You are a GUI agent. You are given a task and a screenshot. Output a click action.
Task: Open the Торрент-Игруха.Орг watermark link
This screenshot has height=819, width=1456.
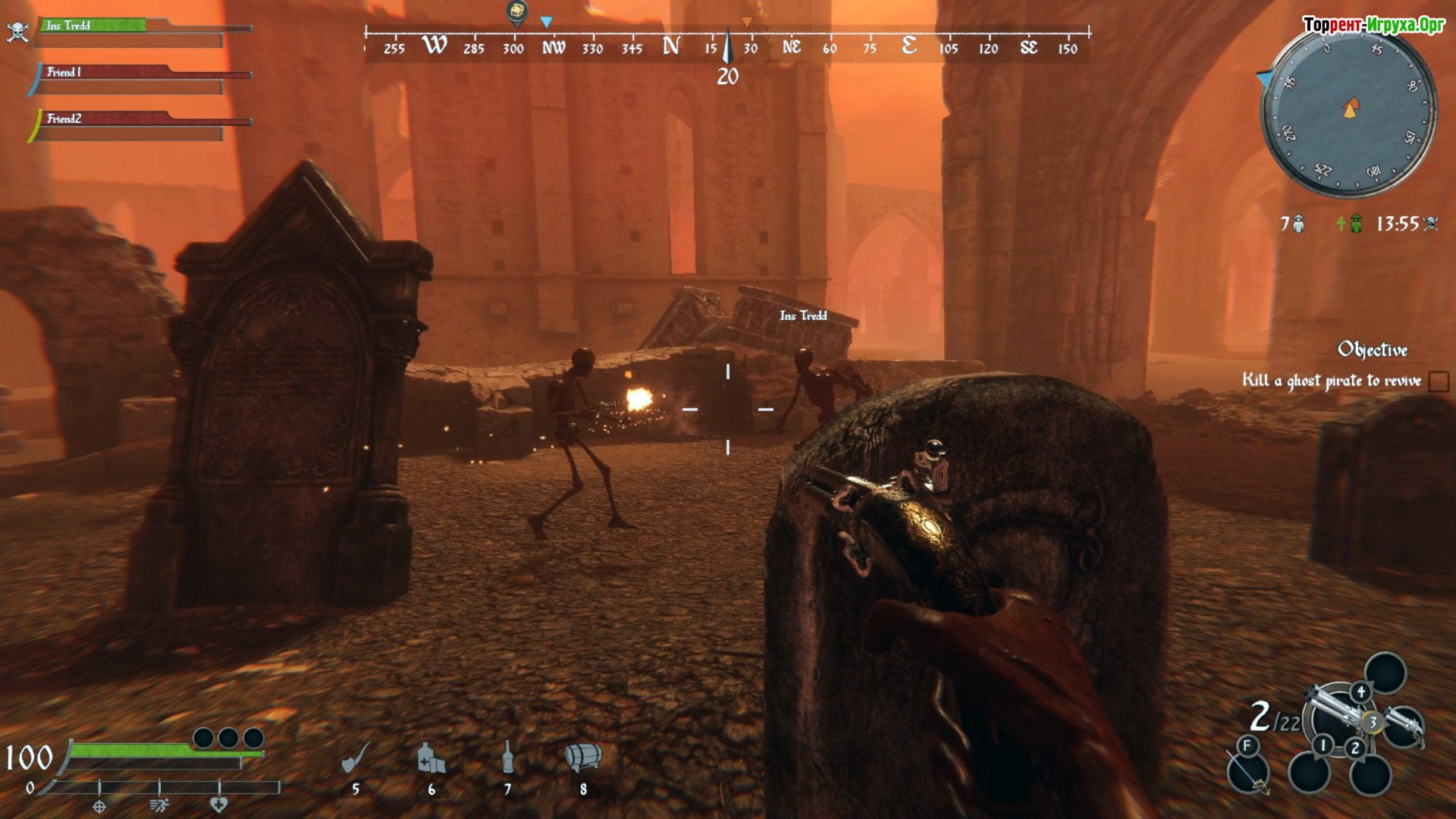[x=1373, y=25]
